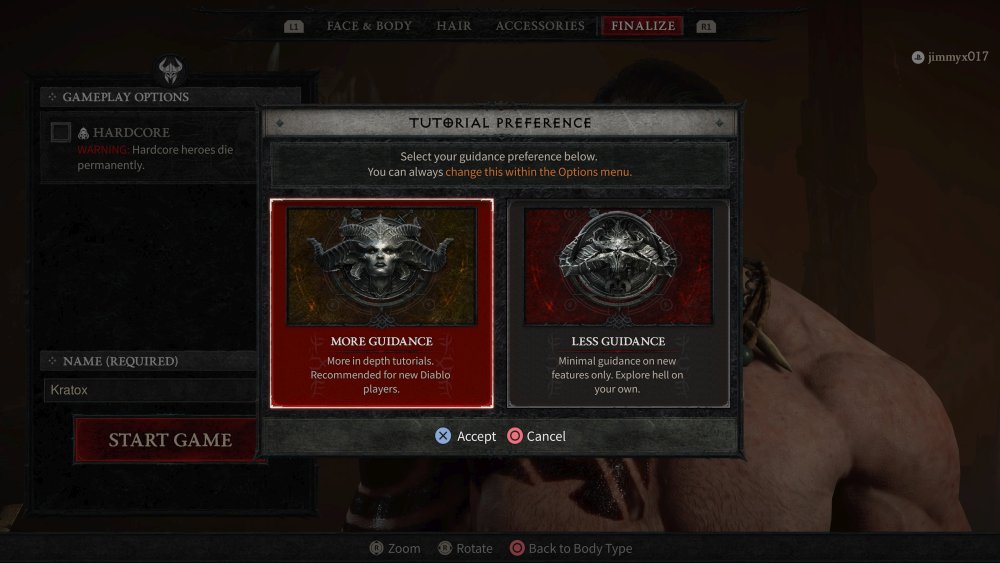
Task: Open the Hair customization tab
Action: click(454, 26)
